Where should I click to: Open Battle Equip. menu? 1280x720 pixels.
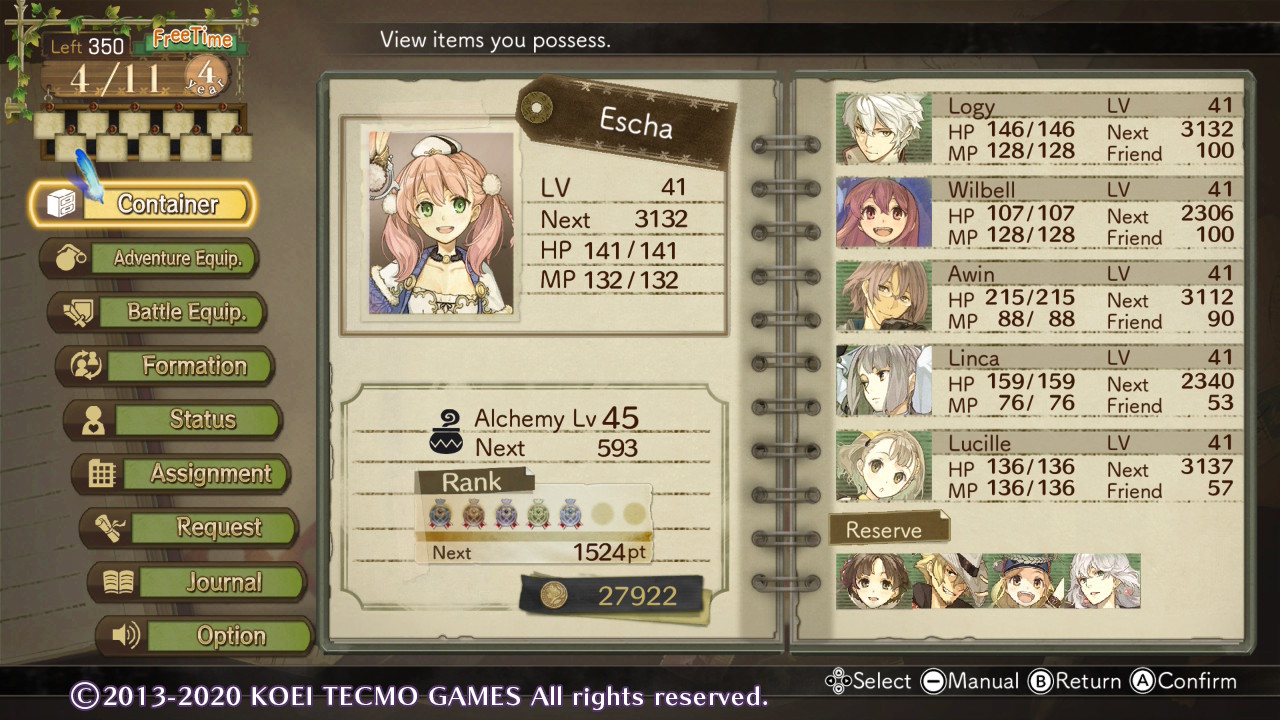tap(158, 312)
